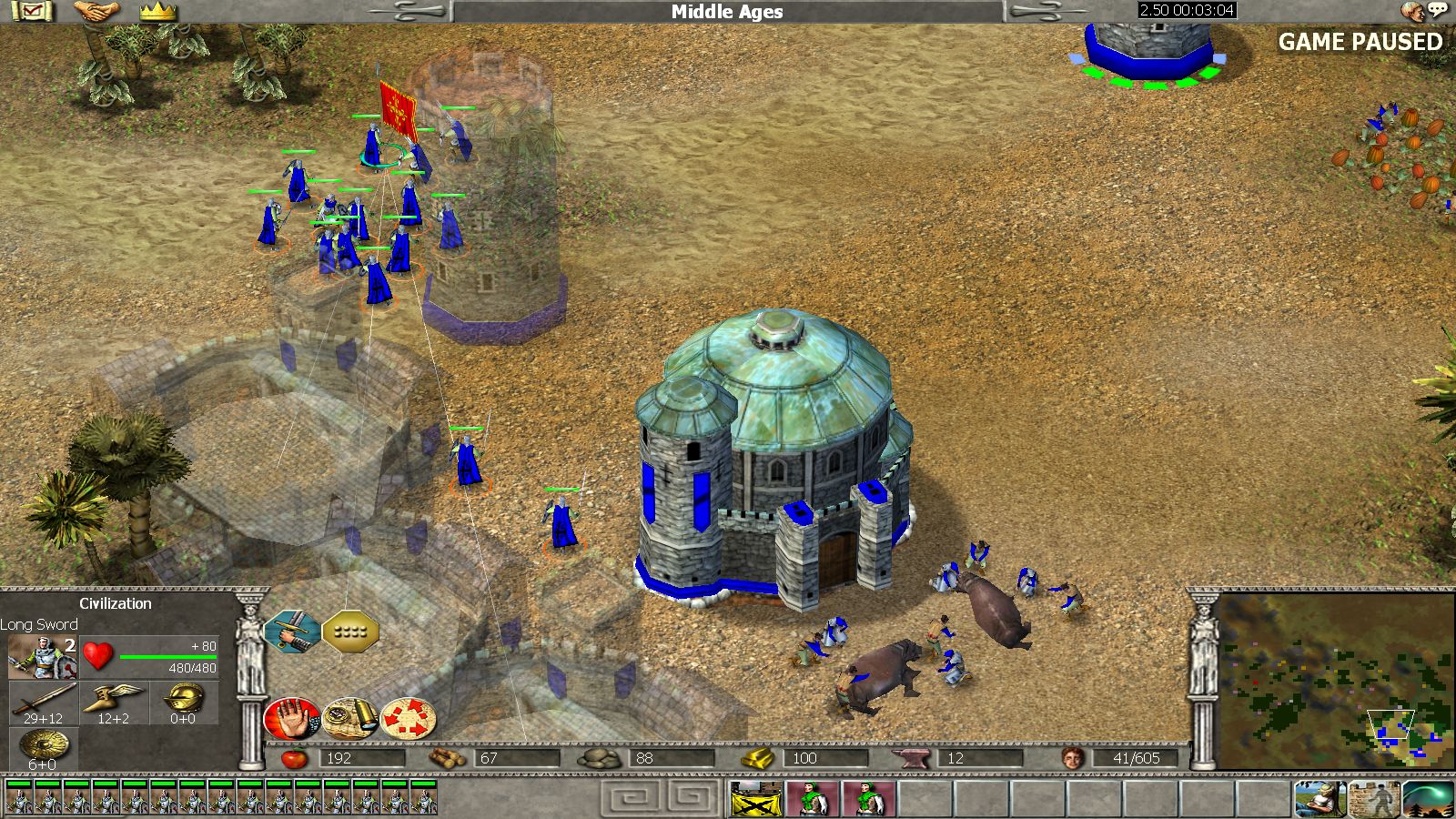Click the aurora night sky icon

tap(1428, 798)
